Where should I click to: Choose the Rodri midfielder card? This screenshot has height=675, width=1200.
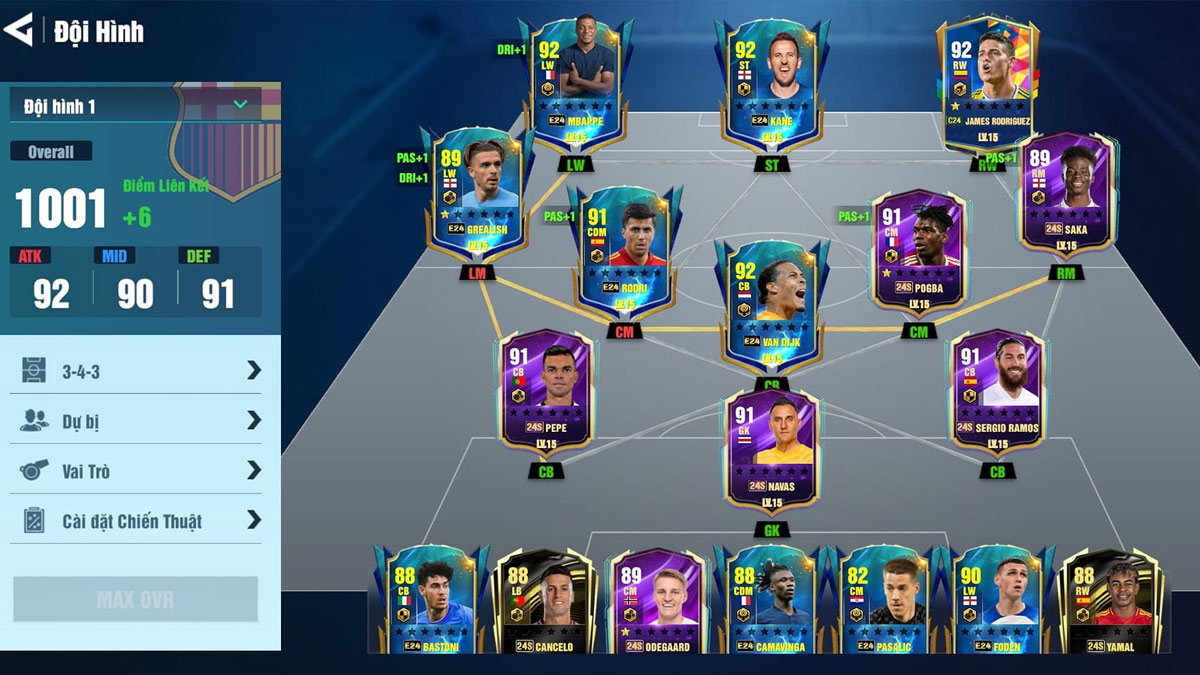pos(625,250)
